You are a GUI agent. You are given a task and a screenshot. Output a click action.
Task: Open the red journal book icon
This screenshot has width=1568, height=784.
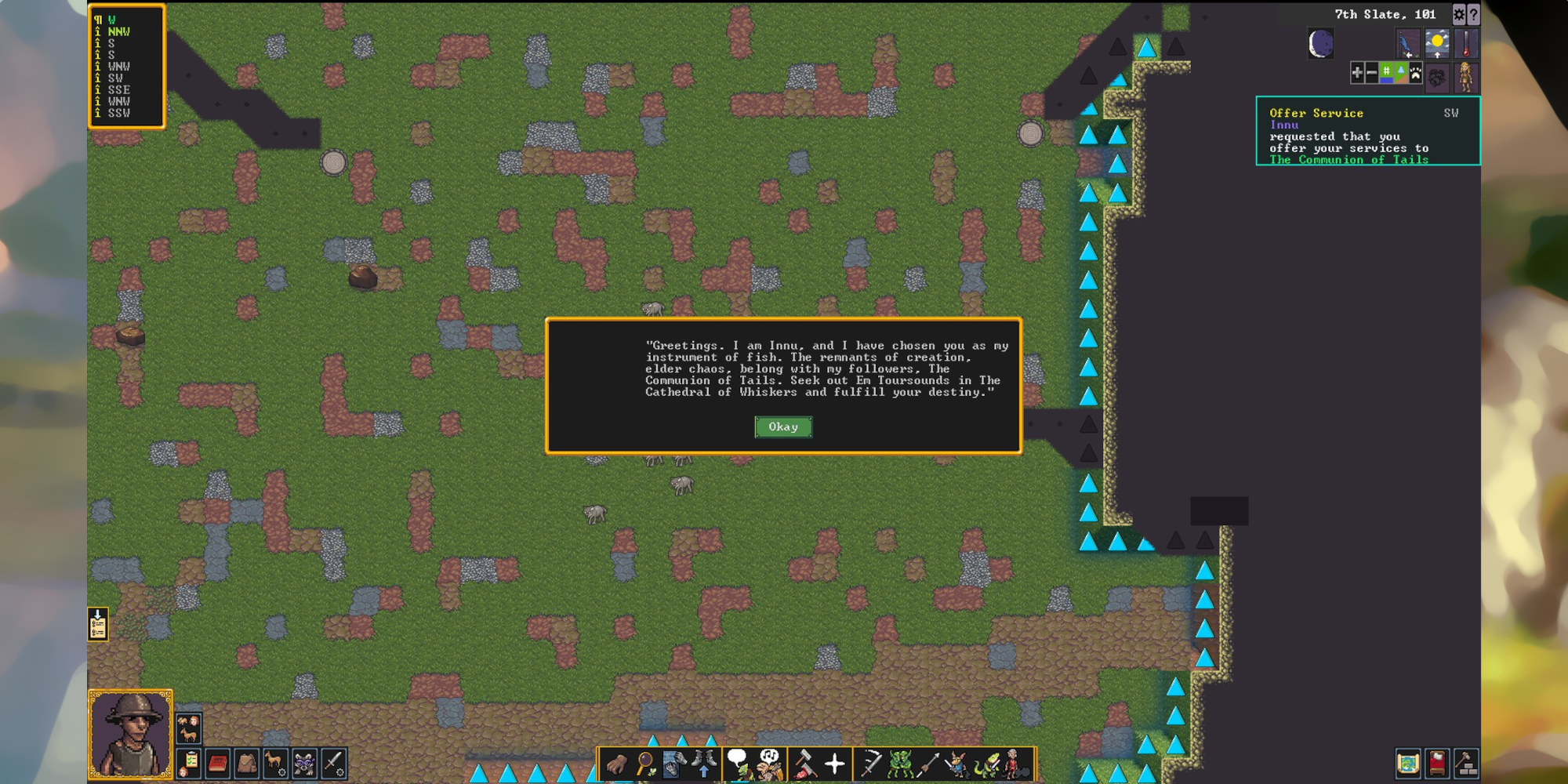(x=217, y=764)
